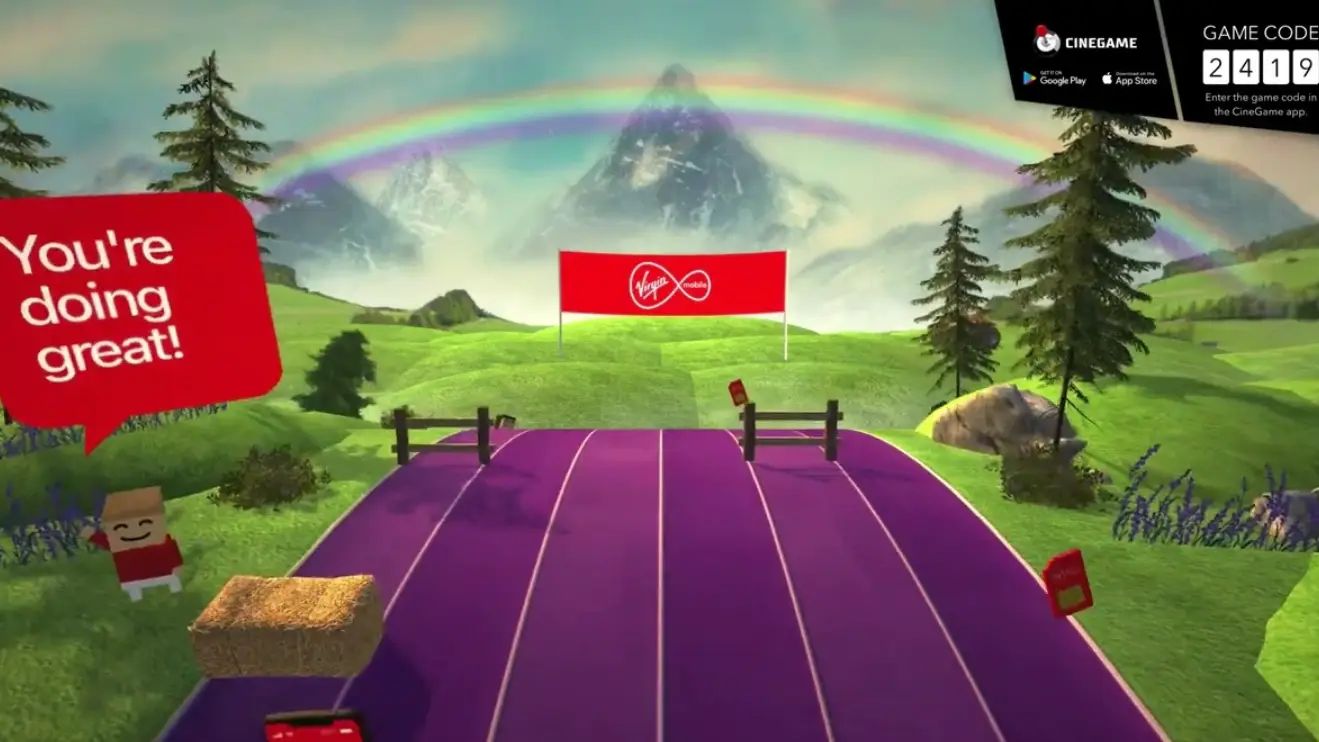Click the Apple App Store badge

point(1130,77)
